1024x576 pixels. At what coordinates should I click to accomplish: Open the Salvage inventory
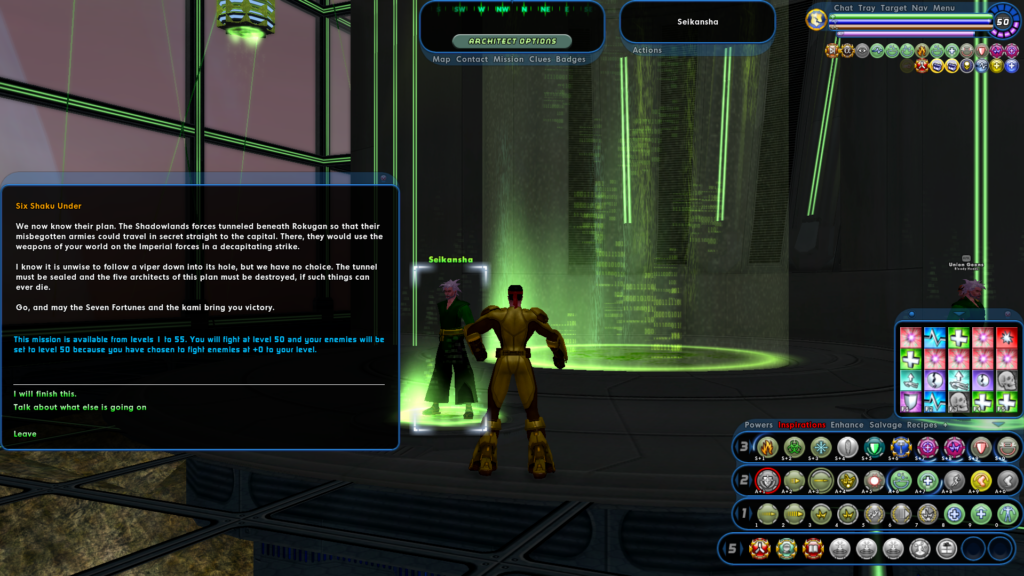[x=885, y=425]
